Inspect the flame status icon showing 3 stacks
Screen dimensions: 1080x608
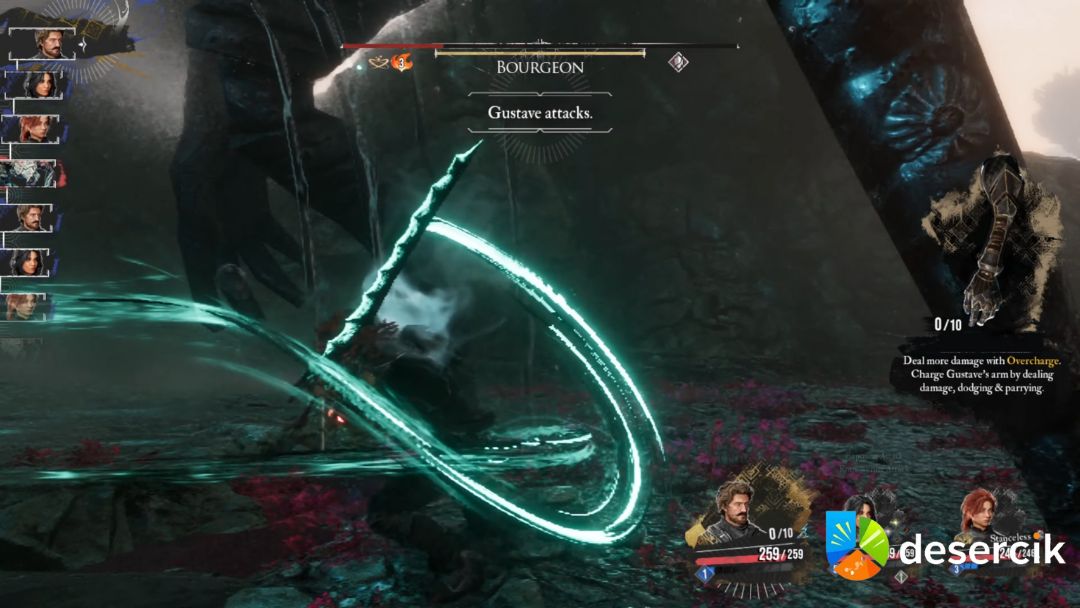coord(402,63)
